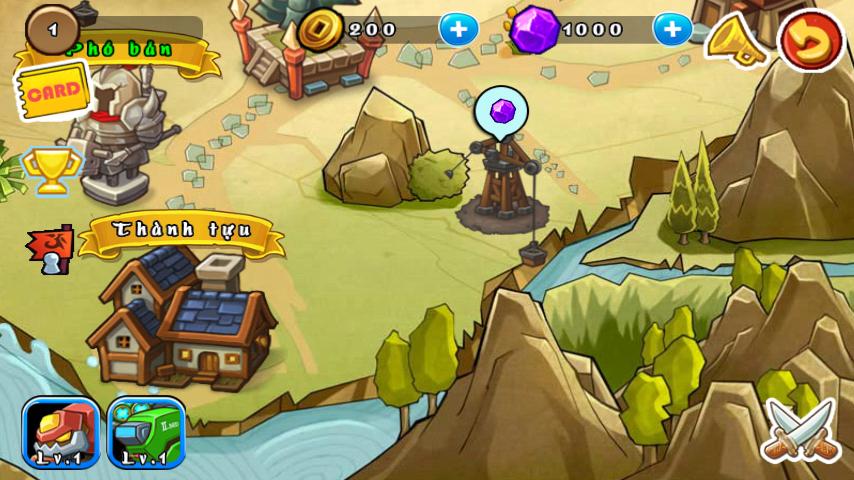Screen dimensions: 854x480
Task: Click the red back arrow button
Action: 810,41
